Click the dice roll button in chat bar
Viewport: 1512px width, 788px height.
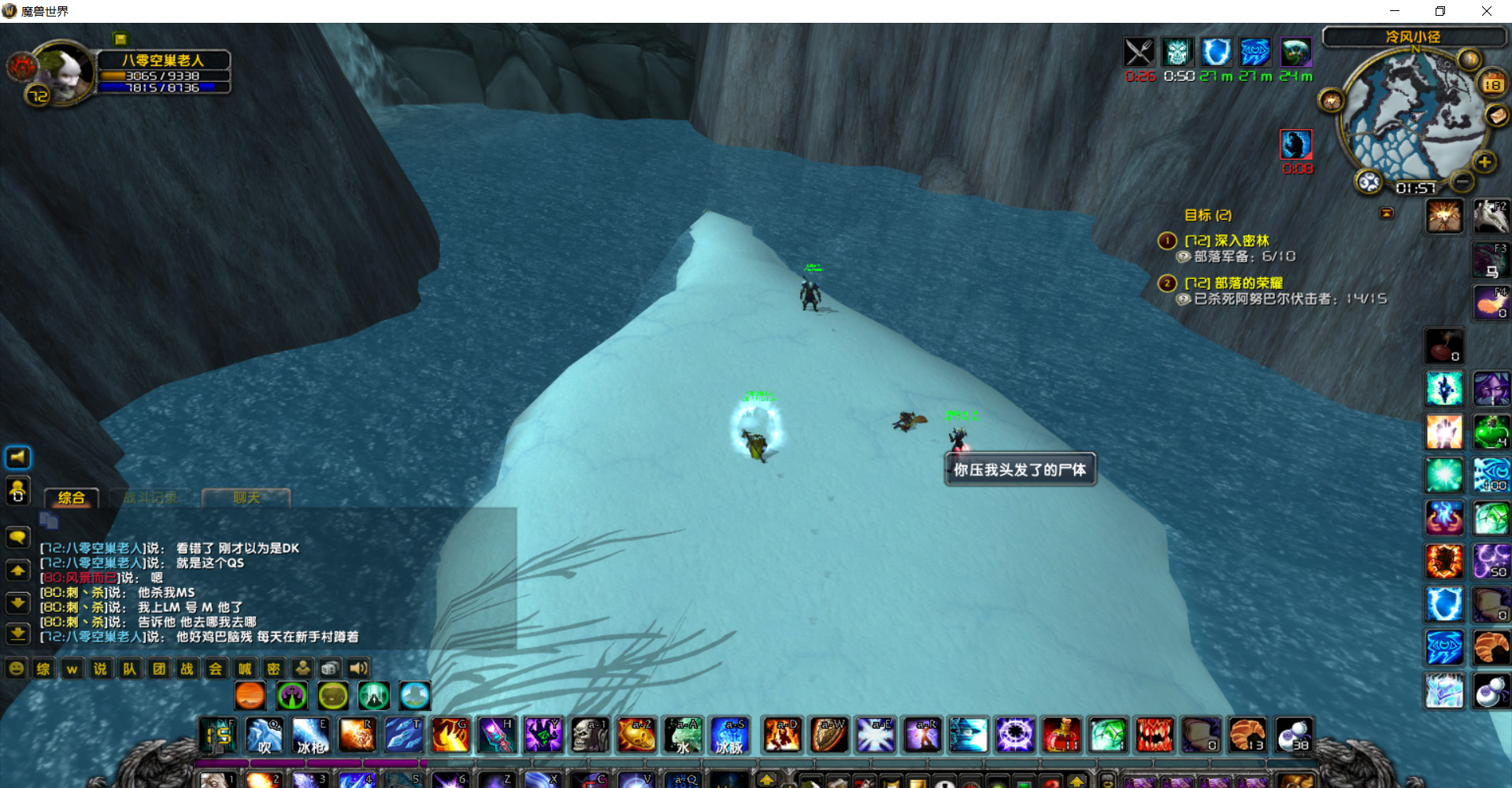tap(331, 669)
